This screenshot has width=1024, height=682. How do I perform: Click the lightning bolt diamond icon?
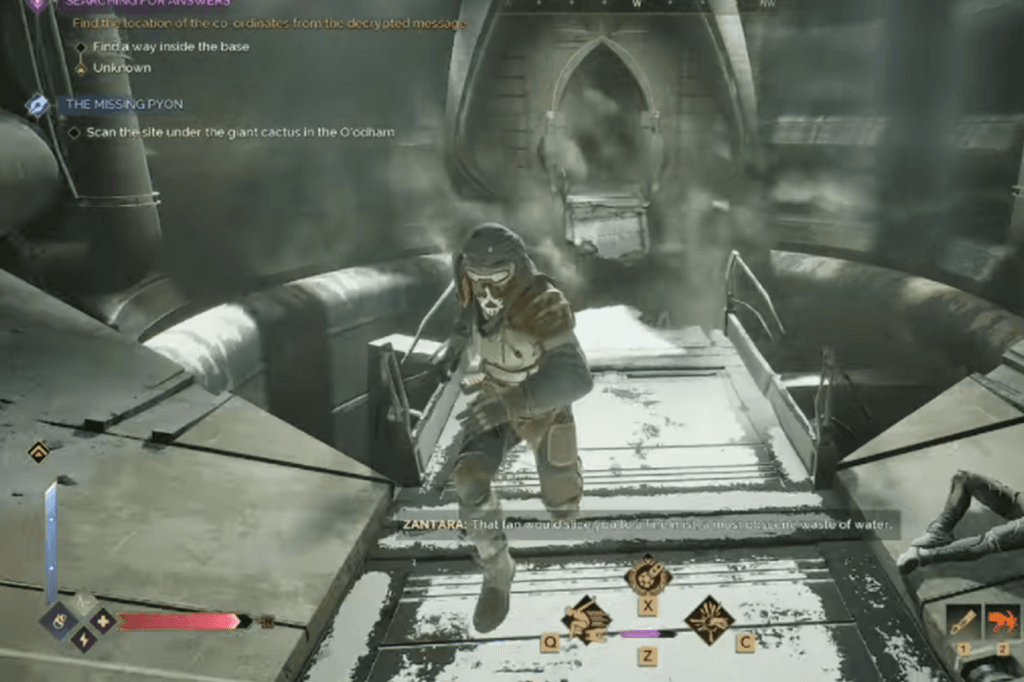(x=83, y=638)
